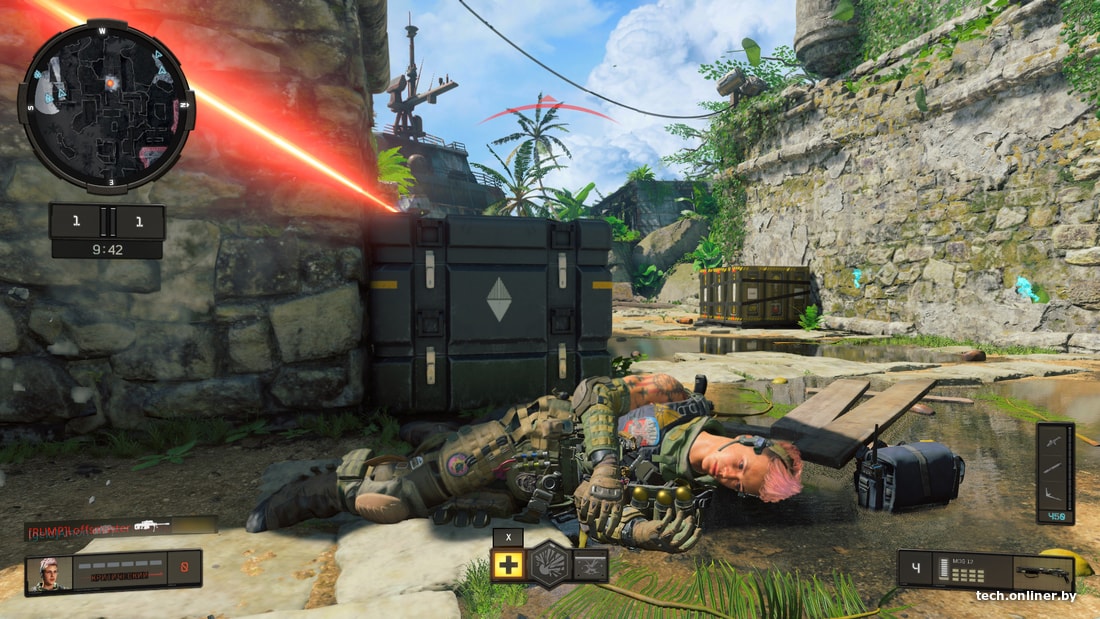
Task: Use the equipment slot beside the hexagon
Action: tap(591, 566)
